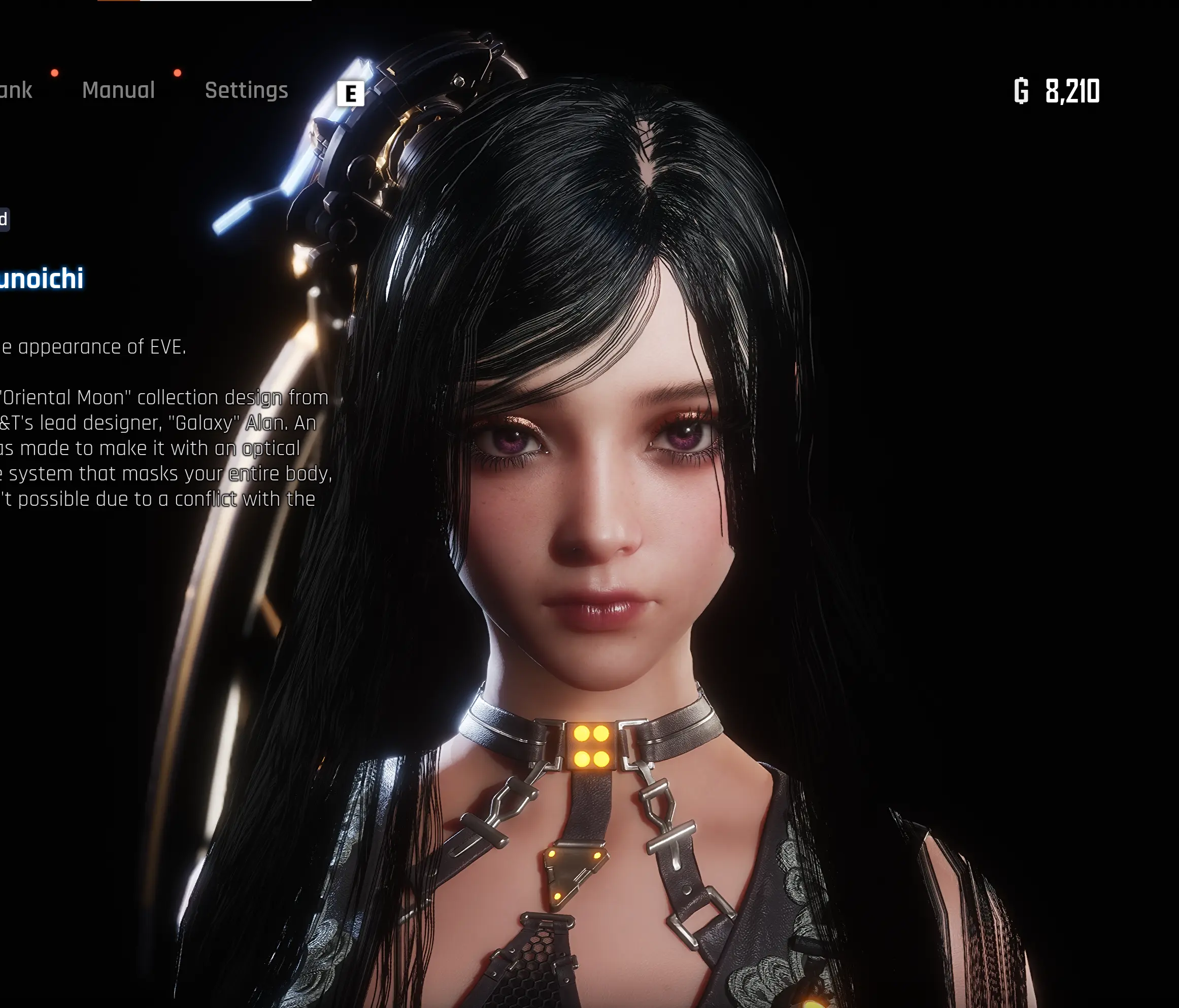Open the Manual menu
Image resolution: width=1179 pixels, height=1008 pixels.
coord(118,91)
